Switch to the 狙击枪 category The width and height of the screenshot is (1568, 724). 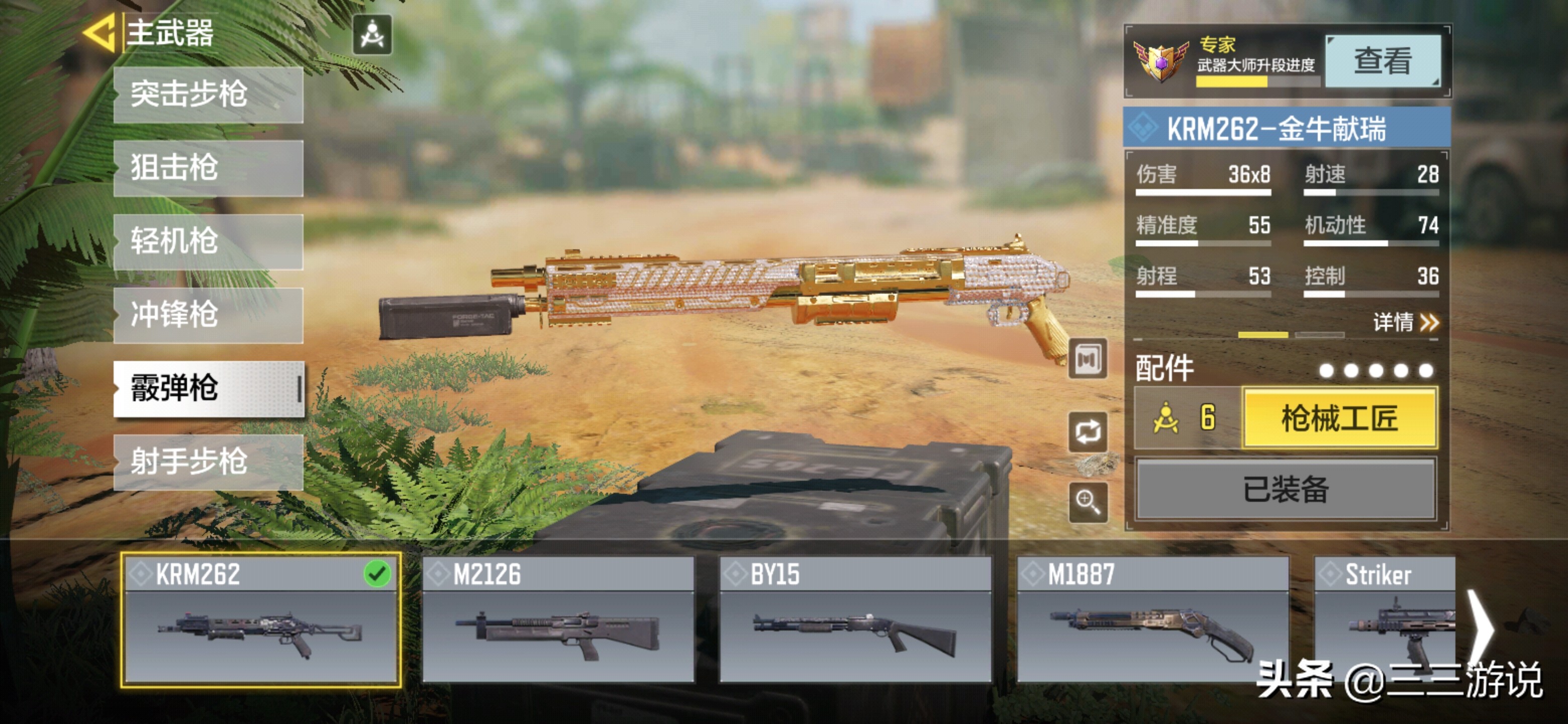point(208,168)
